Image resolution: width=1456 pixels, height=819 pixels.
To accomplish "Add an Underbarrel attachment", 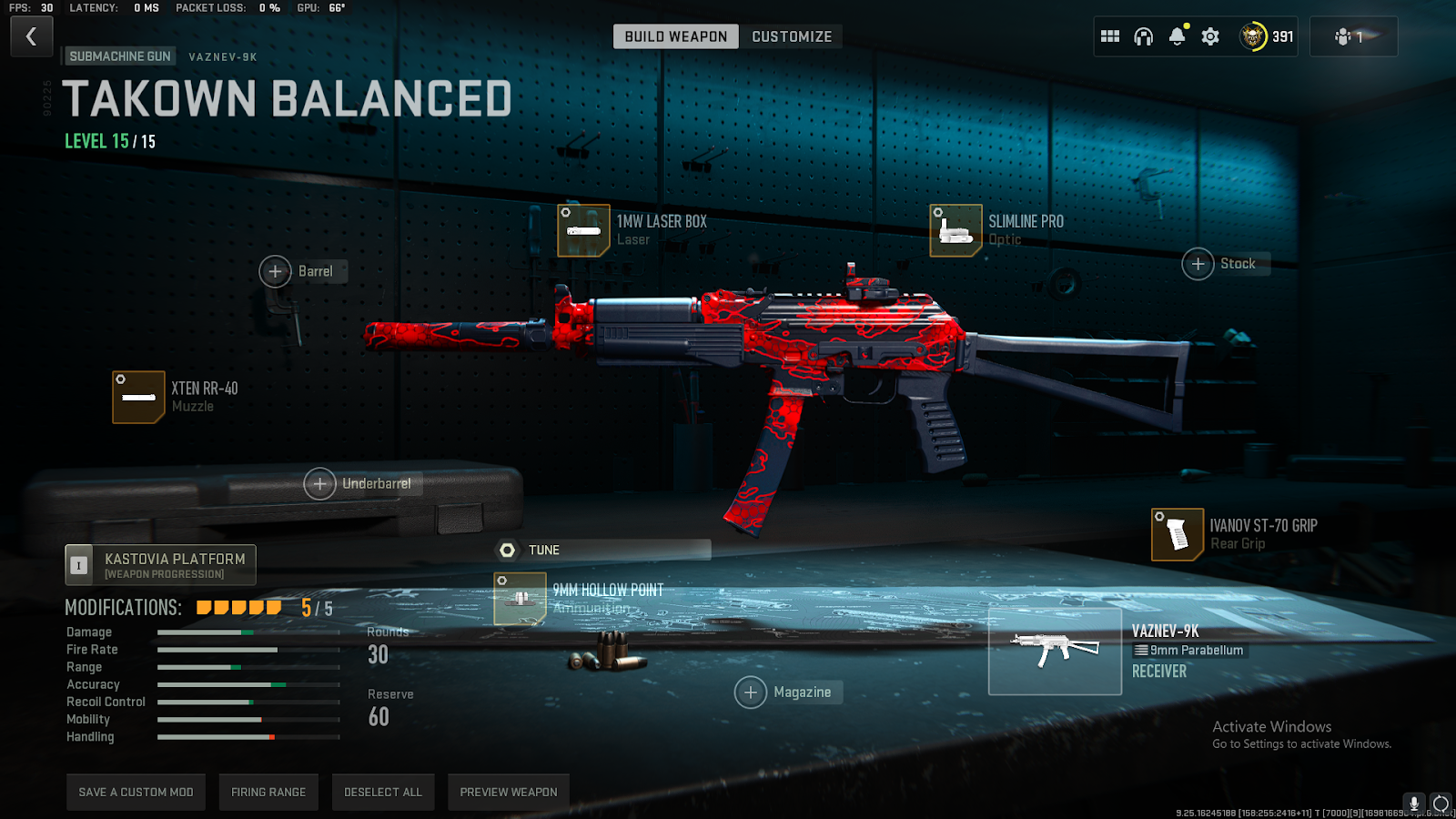I will [x=320, y=484].
